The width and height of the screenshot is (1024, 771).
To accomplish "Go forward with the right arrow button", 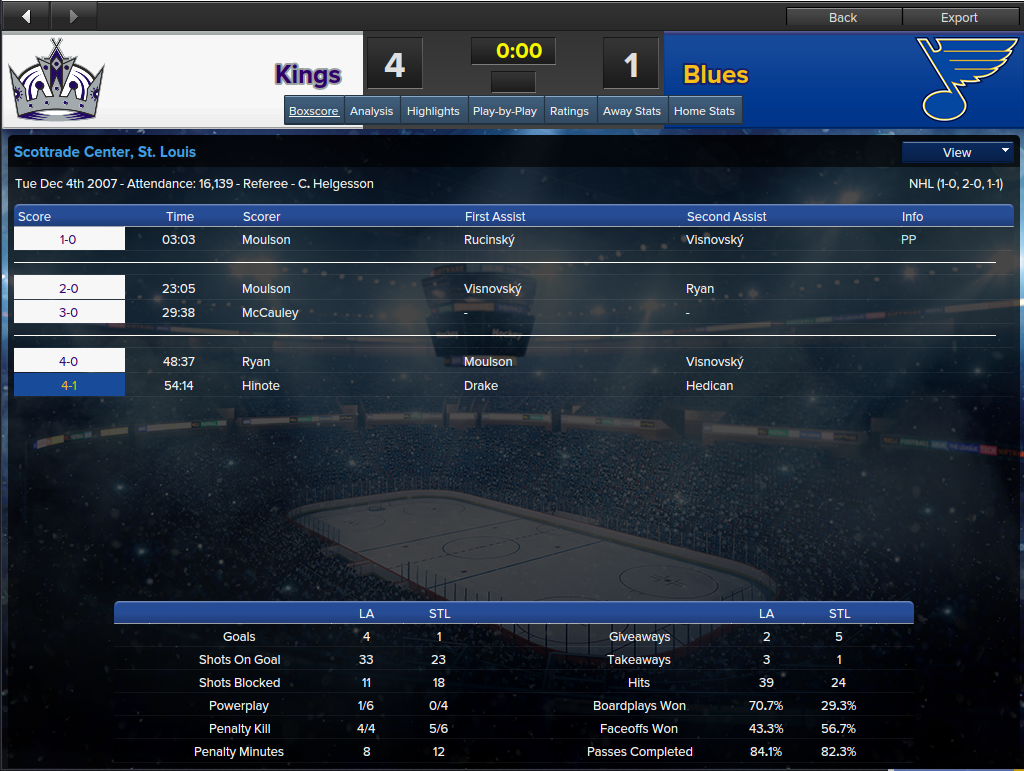I will coord(73,16).
